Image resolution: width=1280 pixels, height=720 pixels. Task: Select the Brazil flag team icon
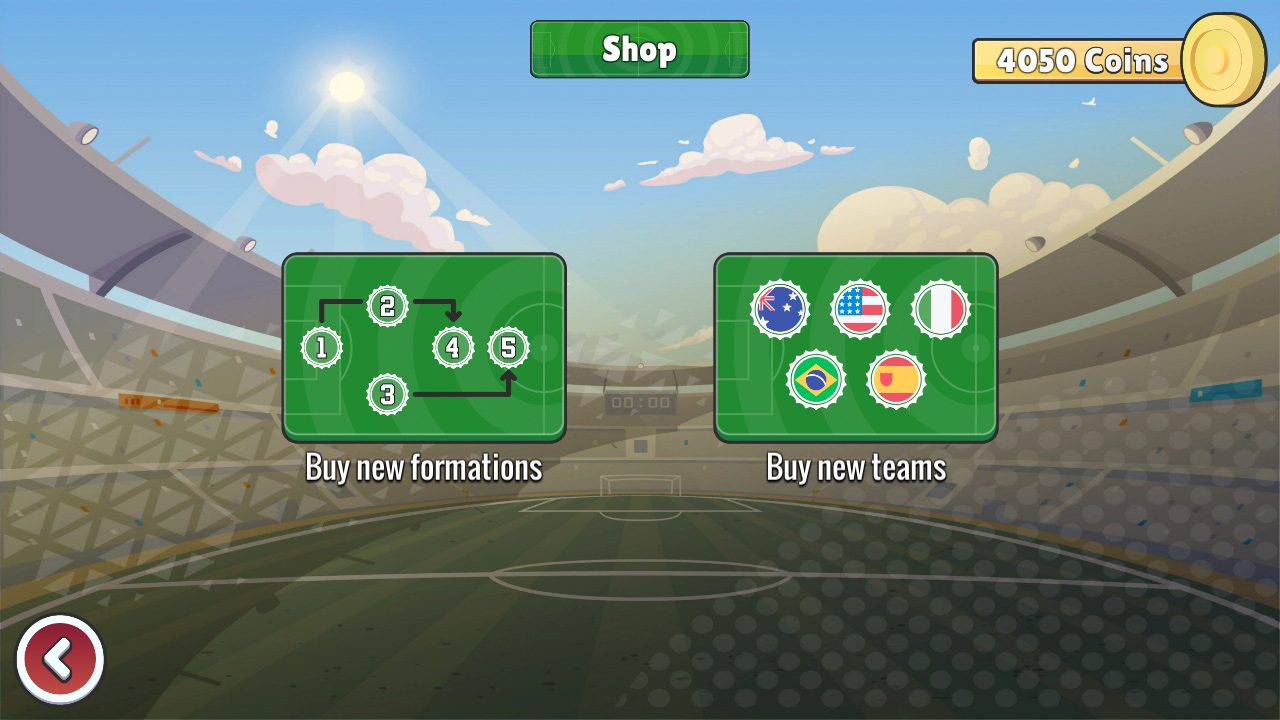(819, 379)
